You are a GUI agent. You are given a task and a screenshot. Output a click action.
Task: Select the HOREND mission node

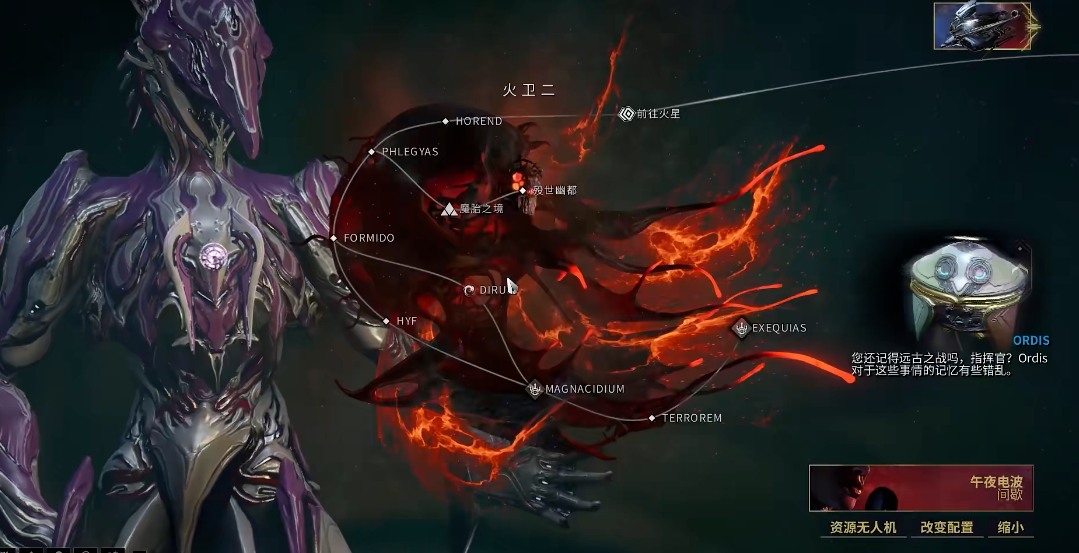446,122
